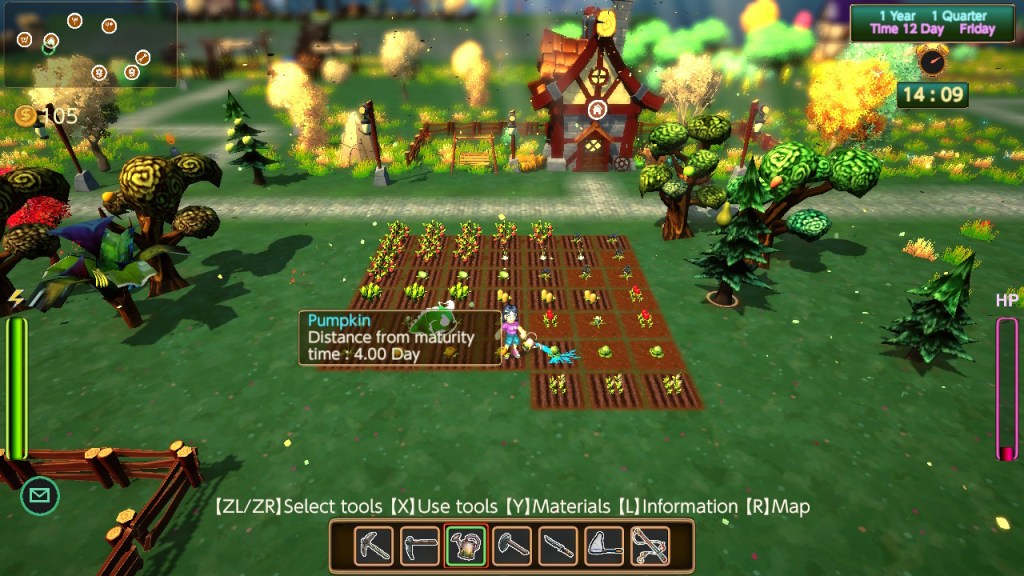The height and width of the screenshot is (576, 1024).
Task: Click the alarm clock icon
Action: [932, 62]
